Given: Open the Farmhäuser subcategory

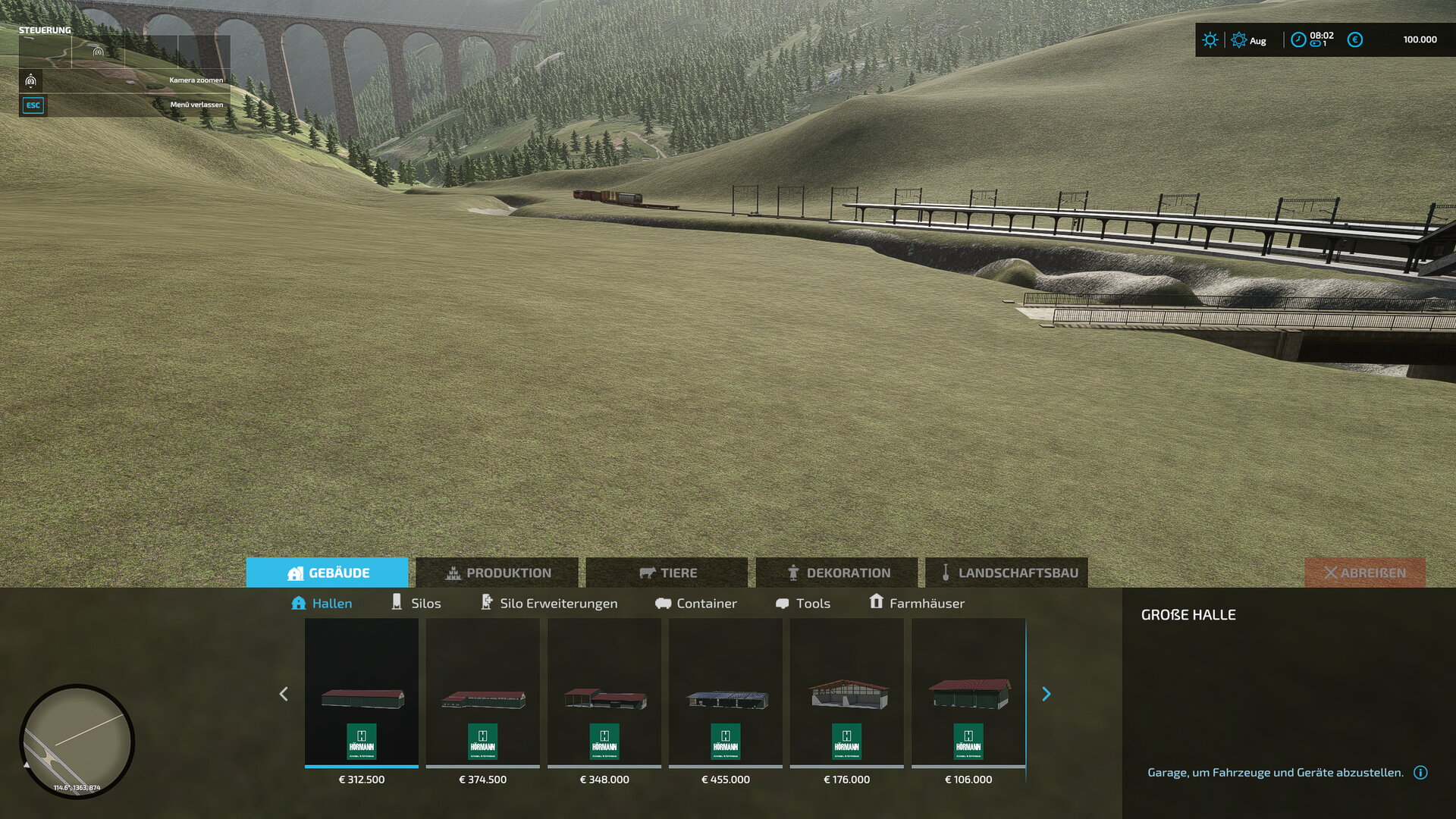Looking at the screenshot, I should (x=917, y=603).
